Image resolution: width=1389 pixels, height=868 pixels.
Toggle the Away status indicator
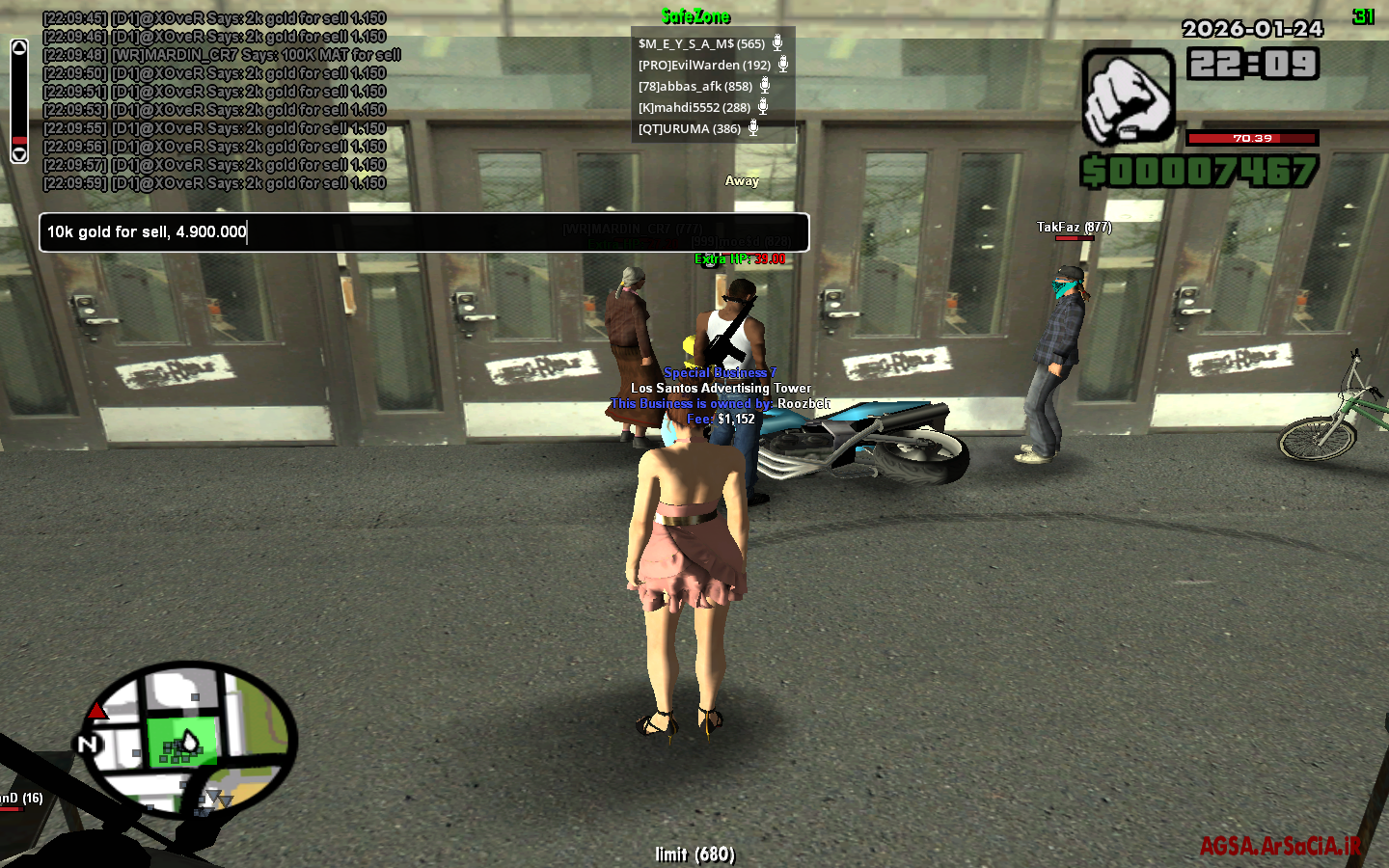[x=740, y=180]
